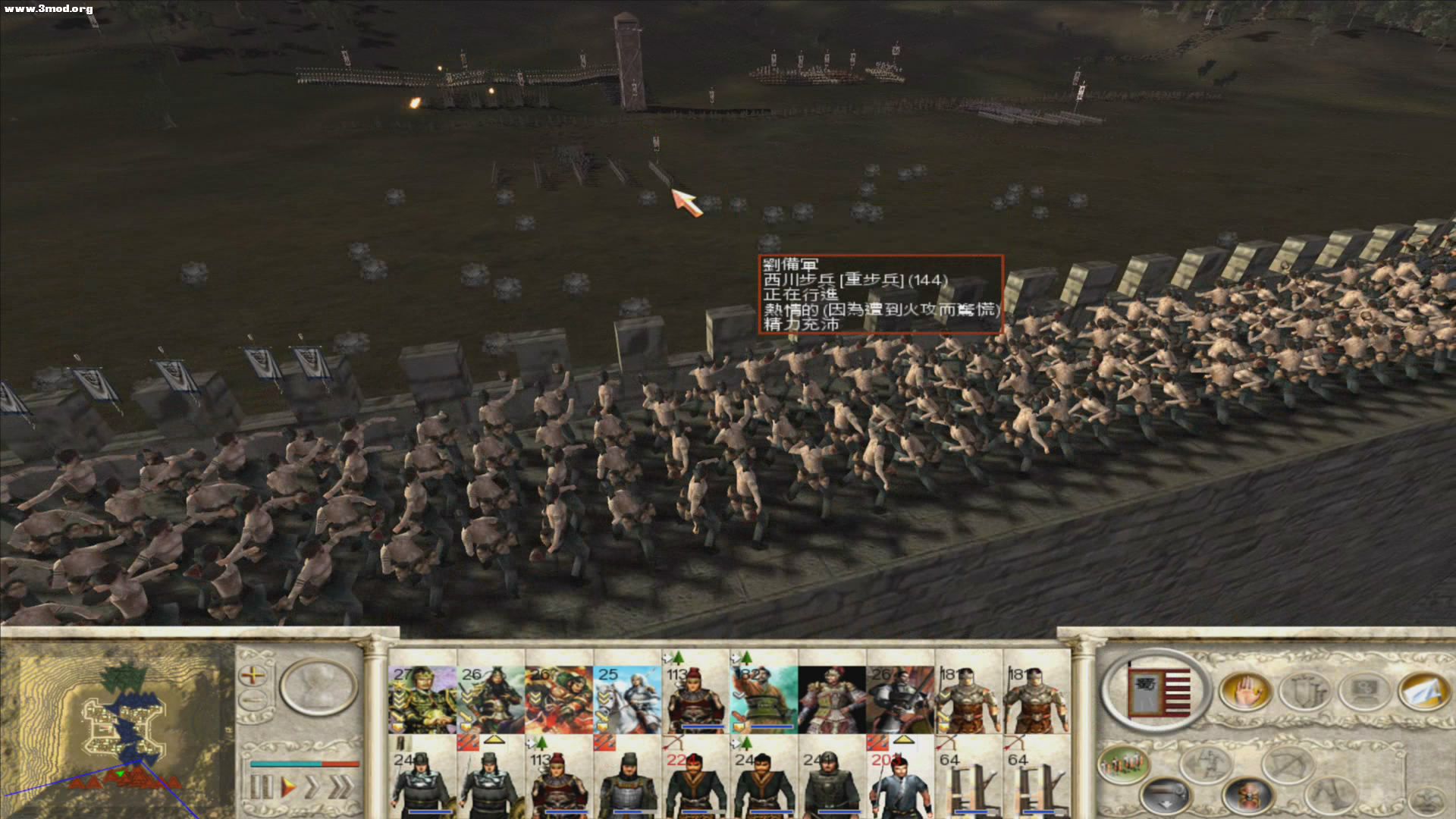Screen dimensions: 1456x819
Task: Click the halt orders hand icon
Action: (1245, 690)
